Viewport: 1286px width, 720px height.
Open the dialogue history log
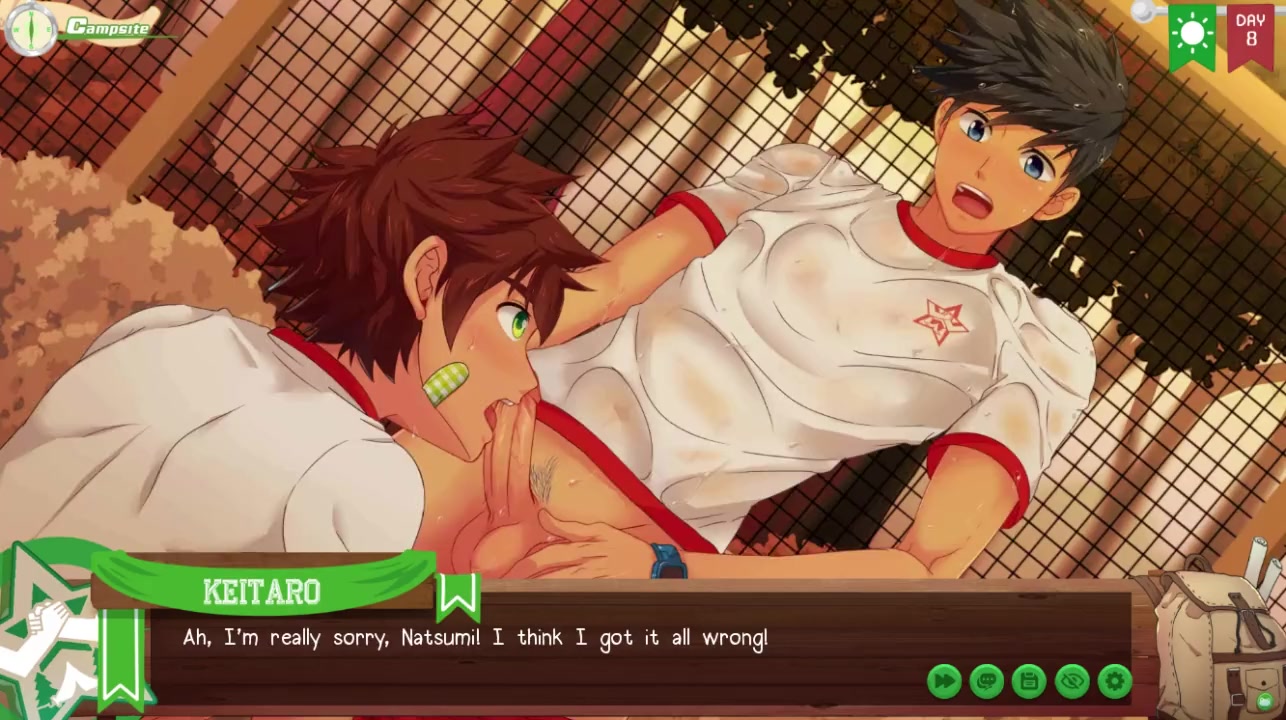click(987, 682)
